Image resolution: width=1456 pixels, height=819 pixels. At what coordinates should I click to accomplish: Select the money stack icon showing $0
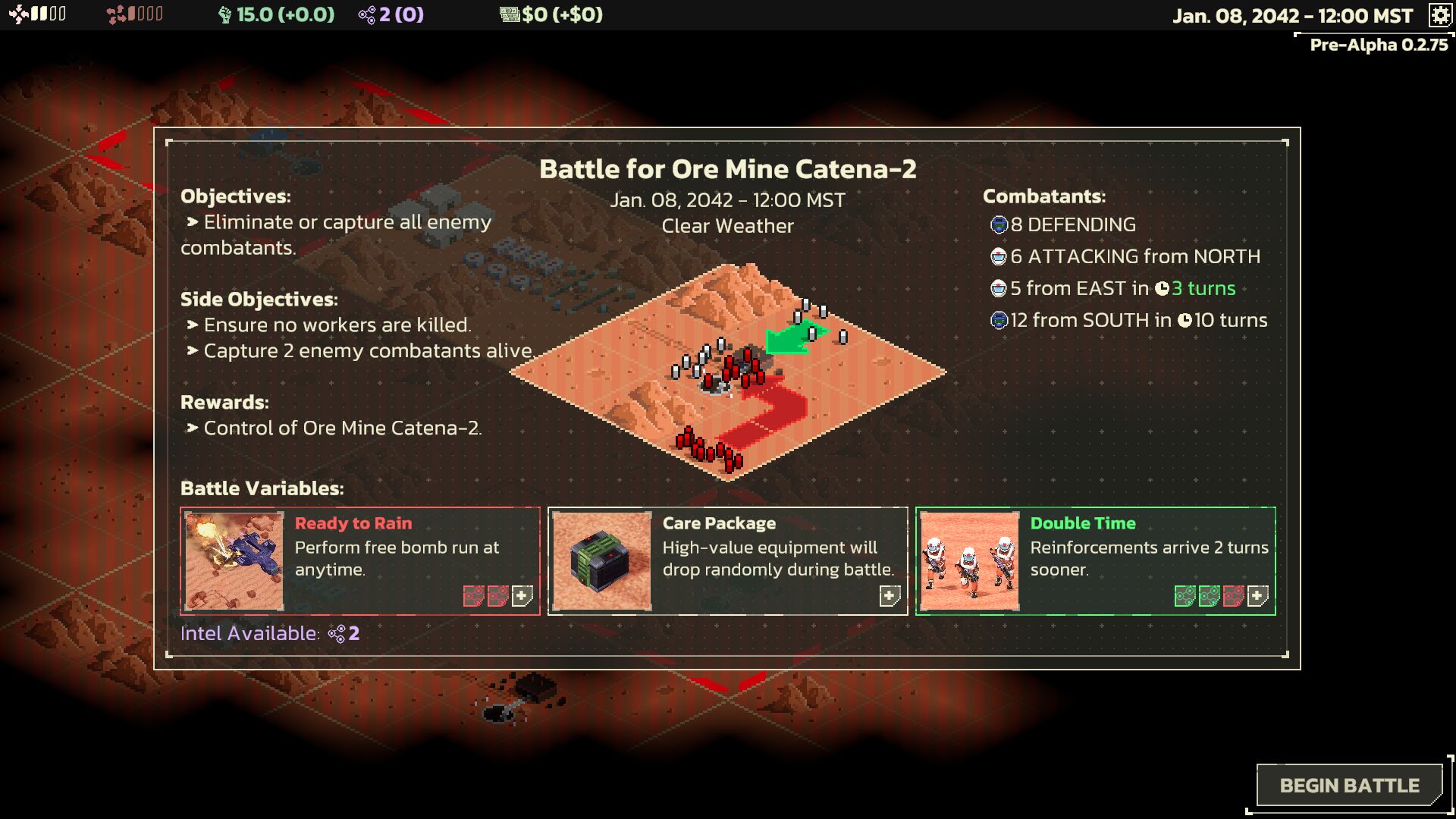[x=510, y=14]
